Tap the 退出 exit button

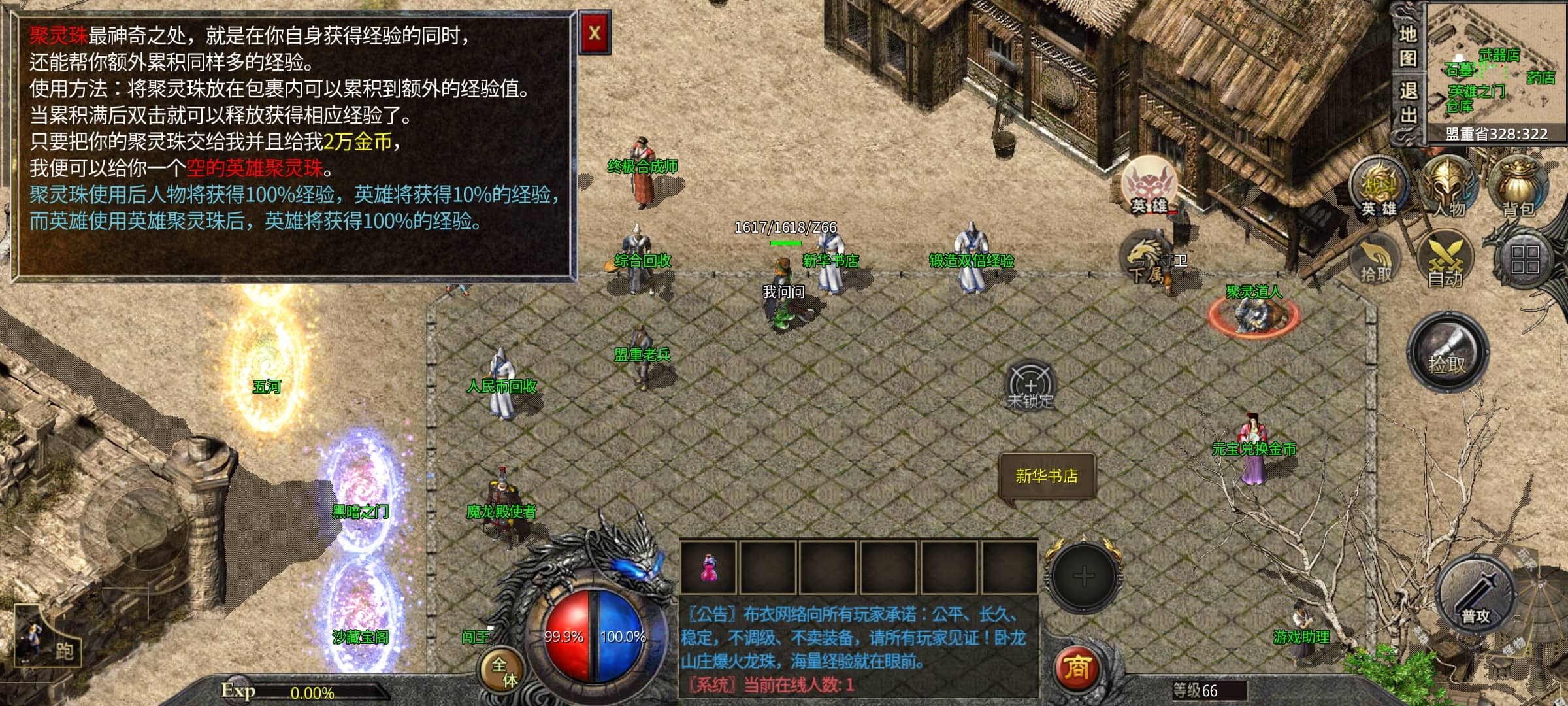[1407, 103]
